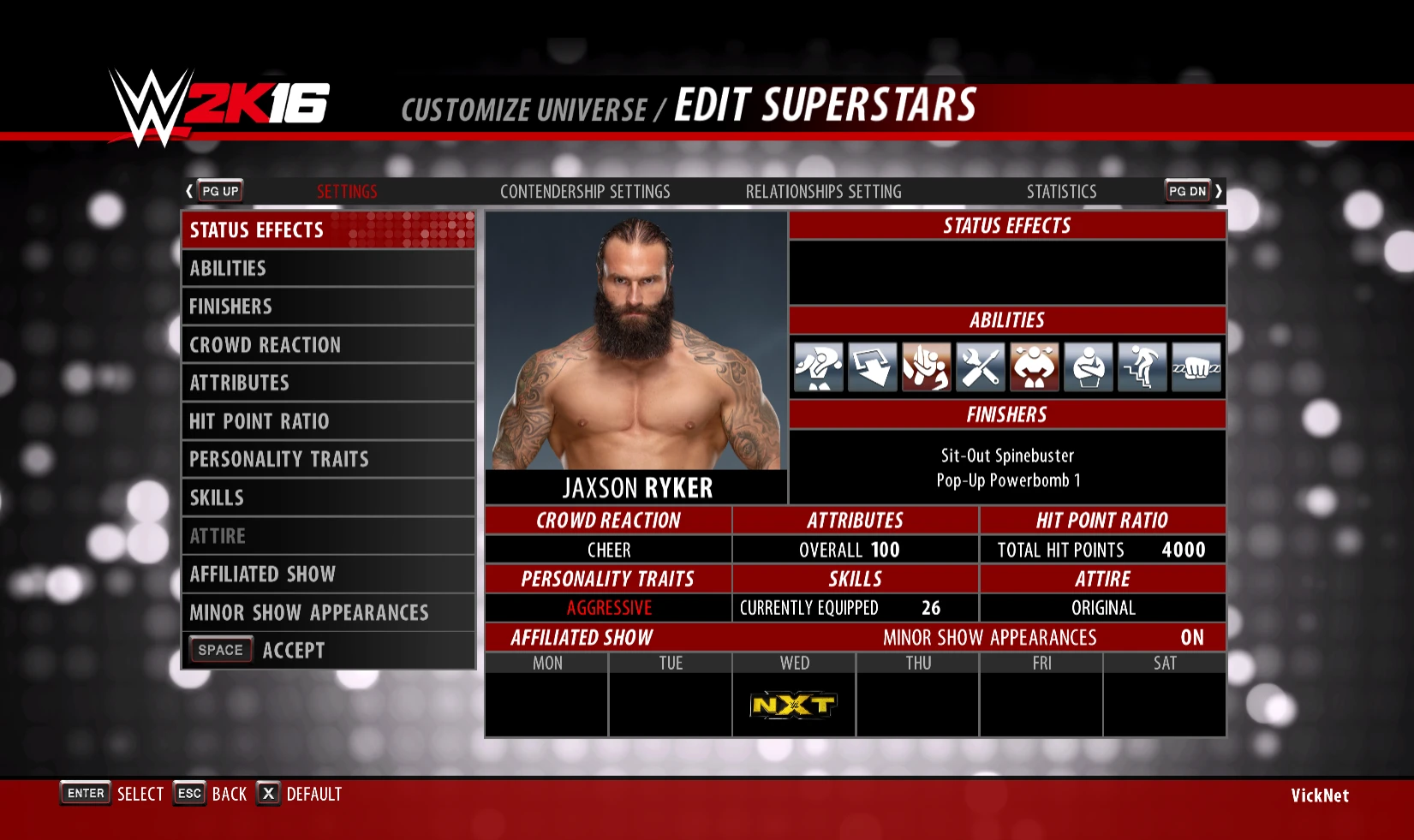
Task: Select the Finishers menu entry
Action: 230,306
